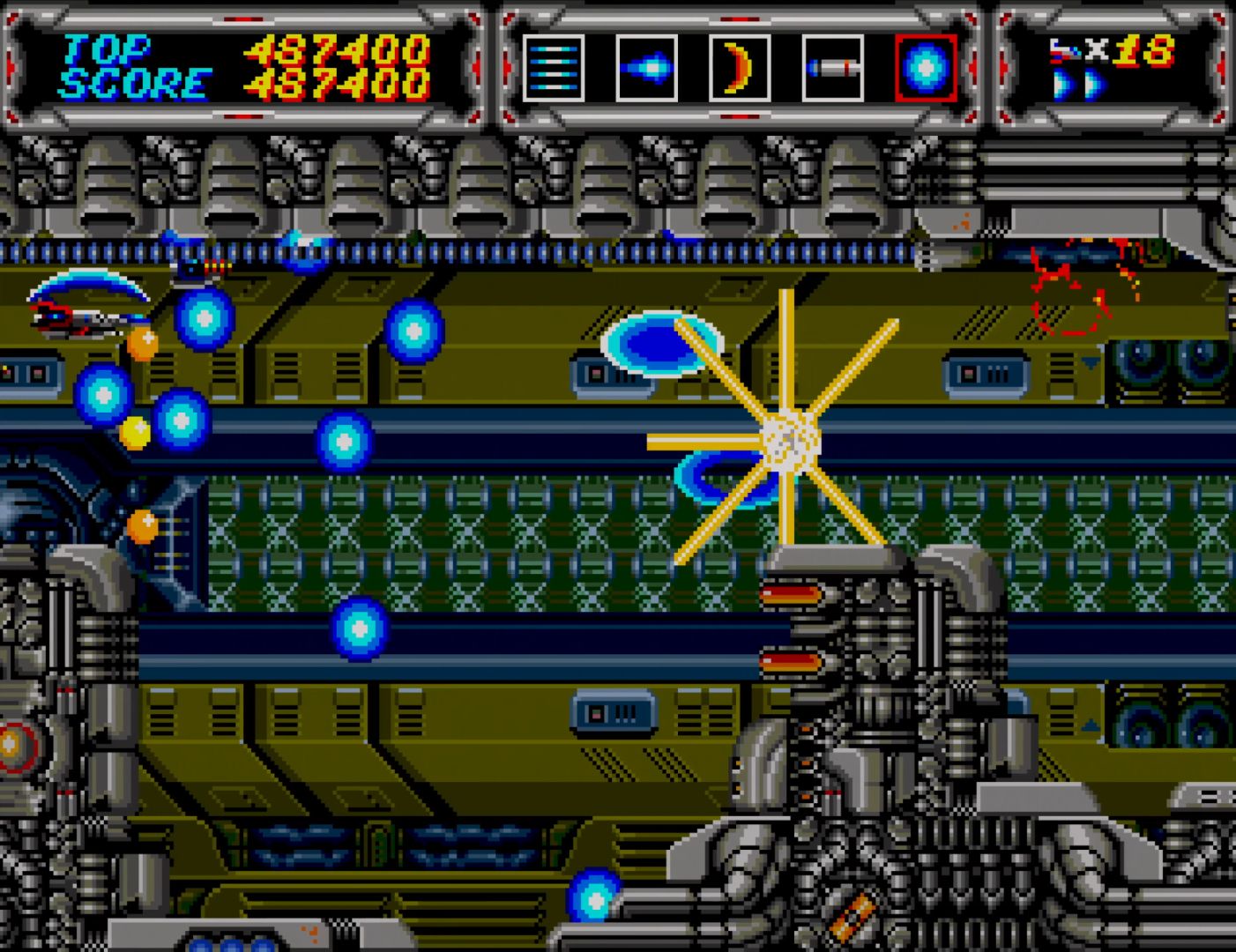Select the highlighted blue orb weapon
1236x952 pixels.
pyautogui.click(x=926, y=68)
